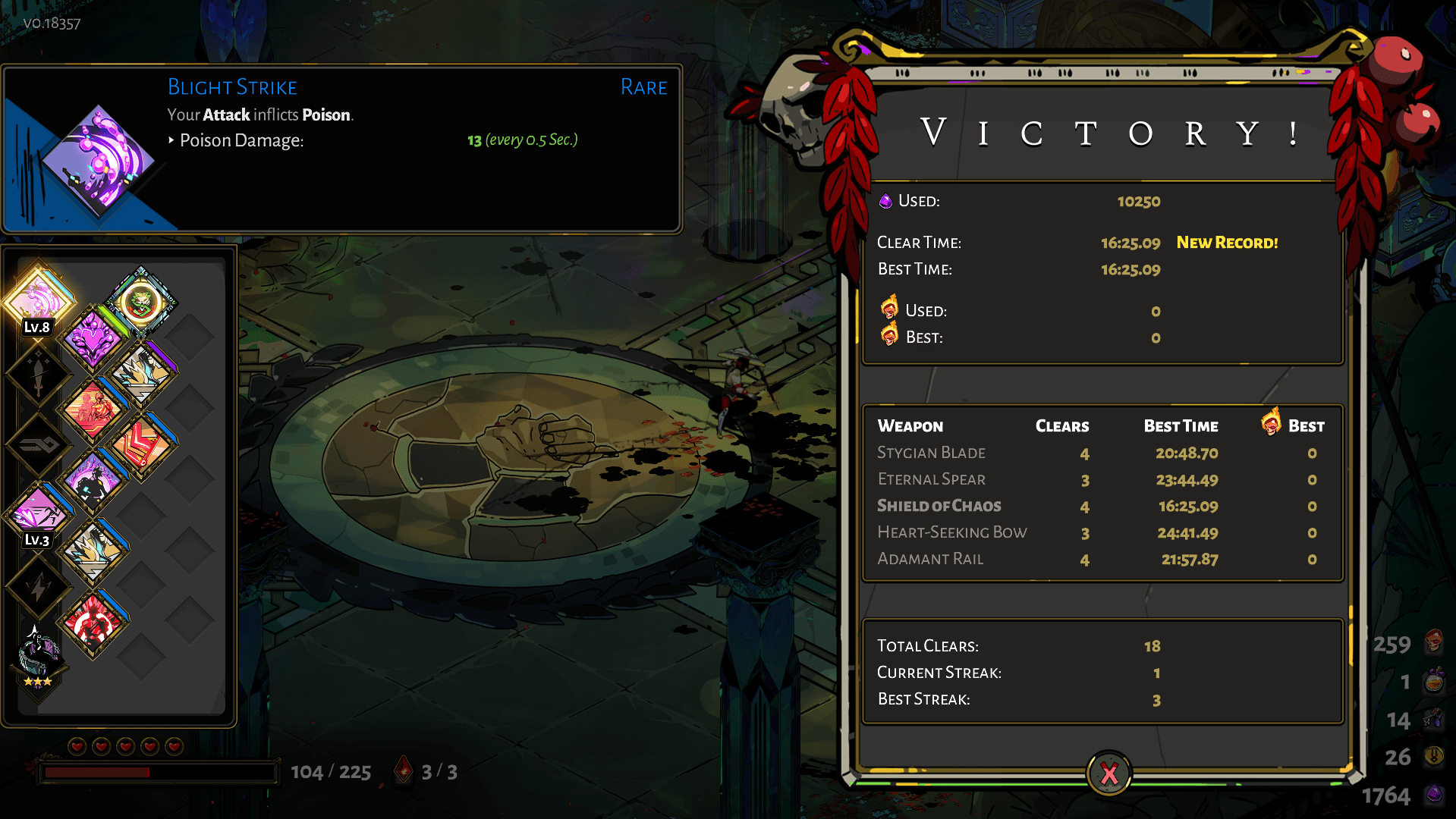Click the New Record! label
The width and height of the screenshot is (1456, 819).
pyautogui.click(x=1227, y=243)
